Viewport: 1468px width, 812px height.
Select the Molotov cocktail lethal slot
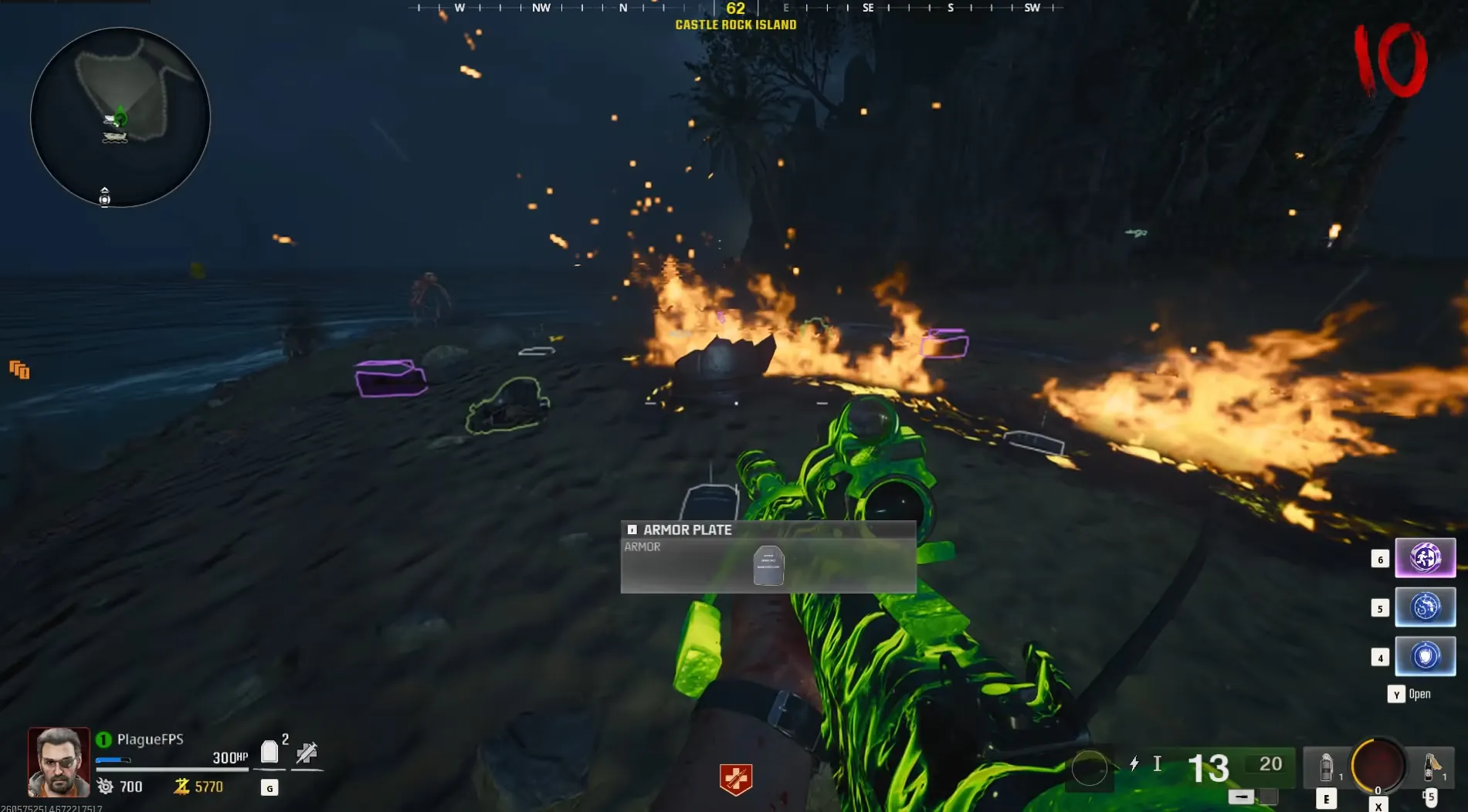click(1430, 767)
